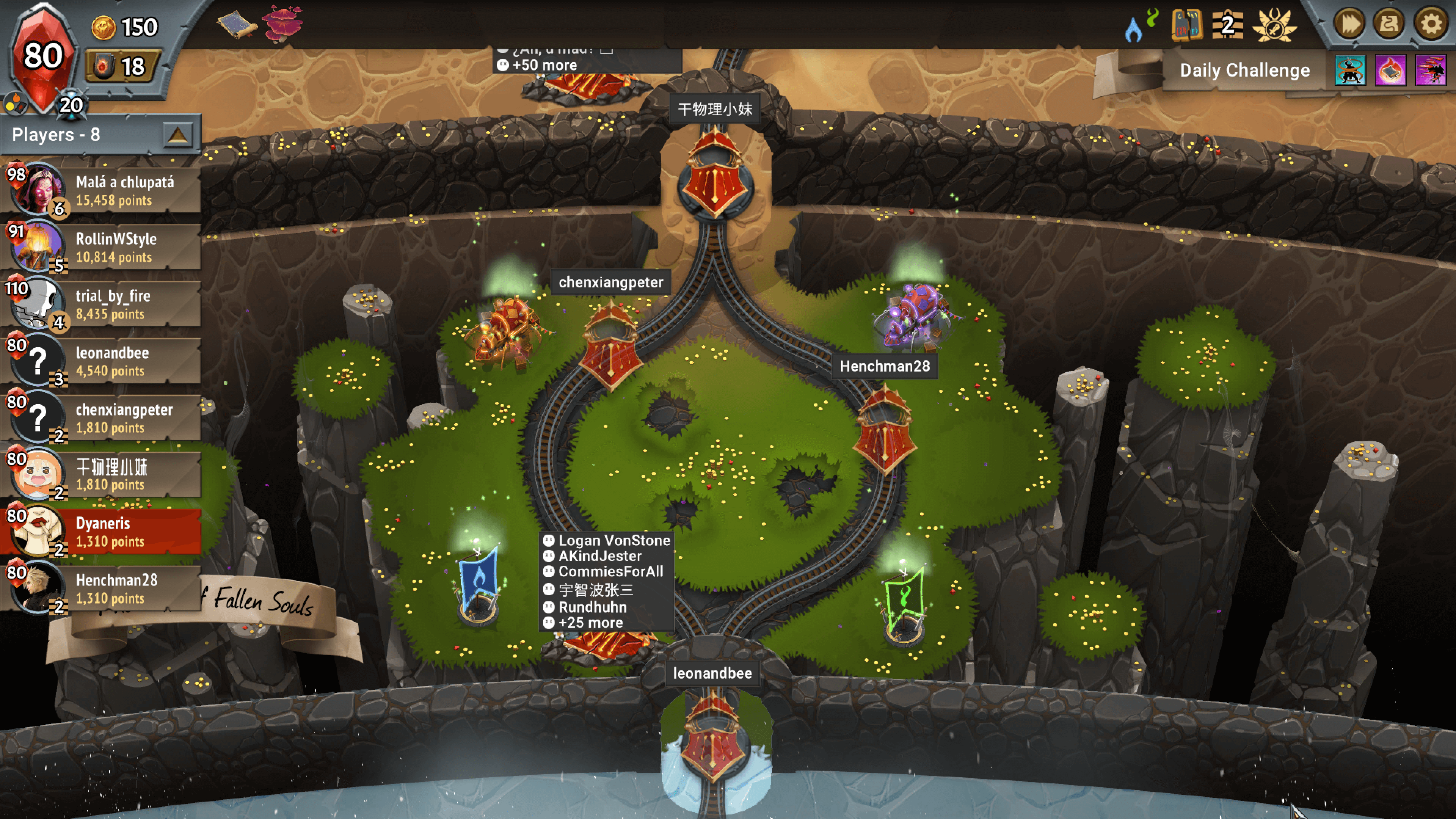Collapse the Players list with the arrow
Viewport: 1456px width, 819px height.
click(177, 135)
